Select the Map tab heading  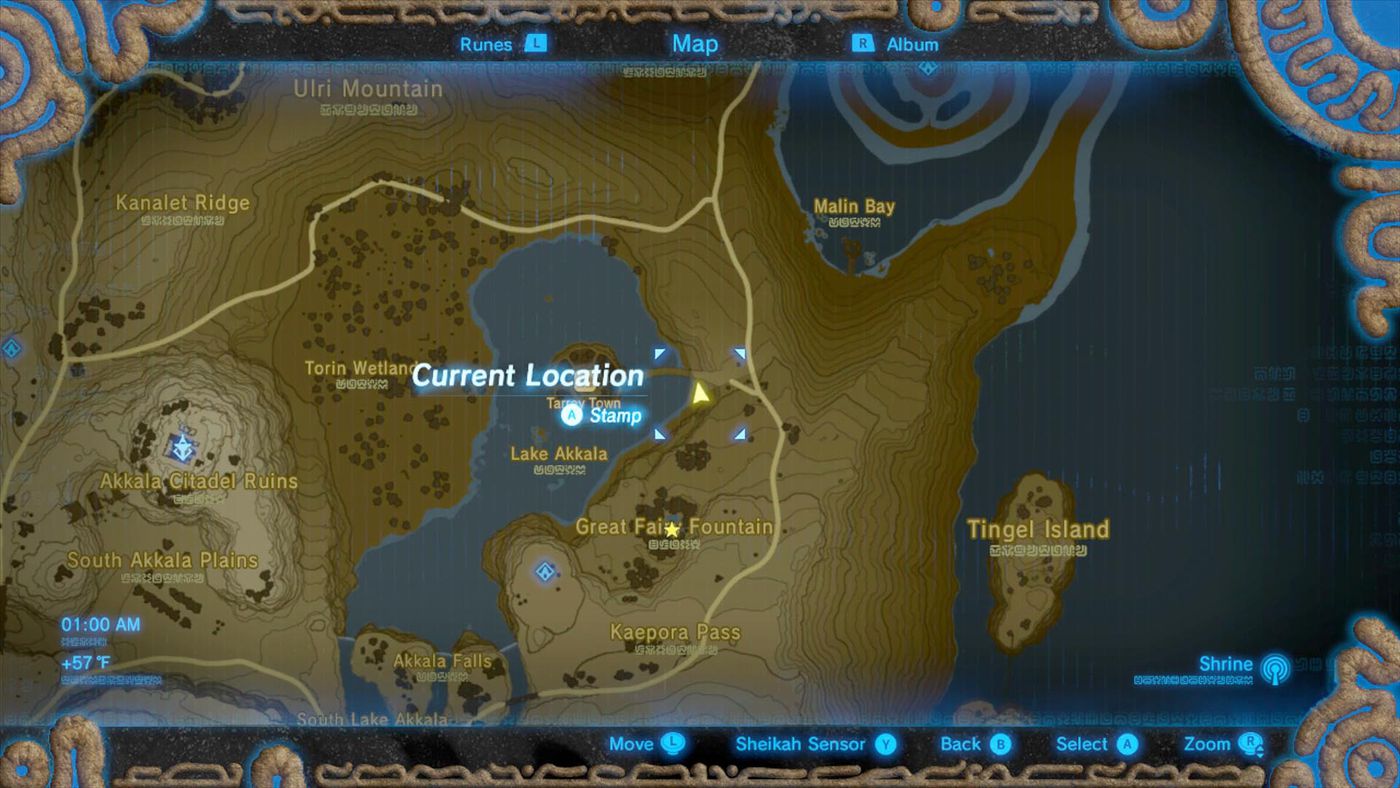tap(695, 43)
